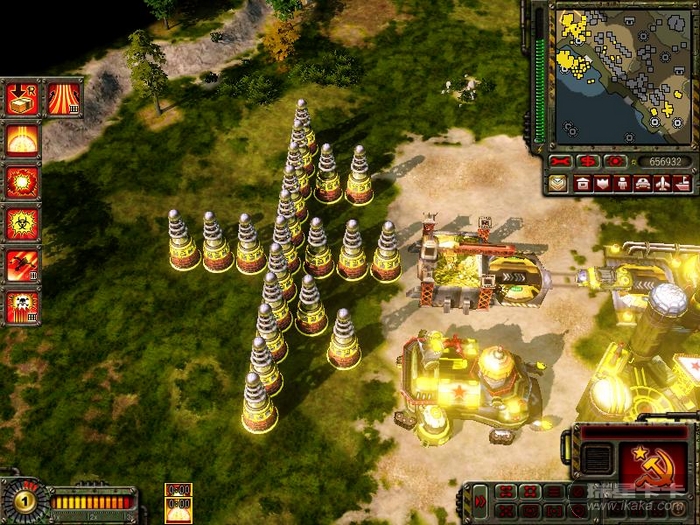This screenshot has width=700, height=525.
Task: Open the infantry build tab
Action: (x=622, y=184)
